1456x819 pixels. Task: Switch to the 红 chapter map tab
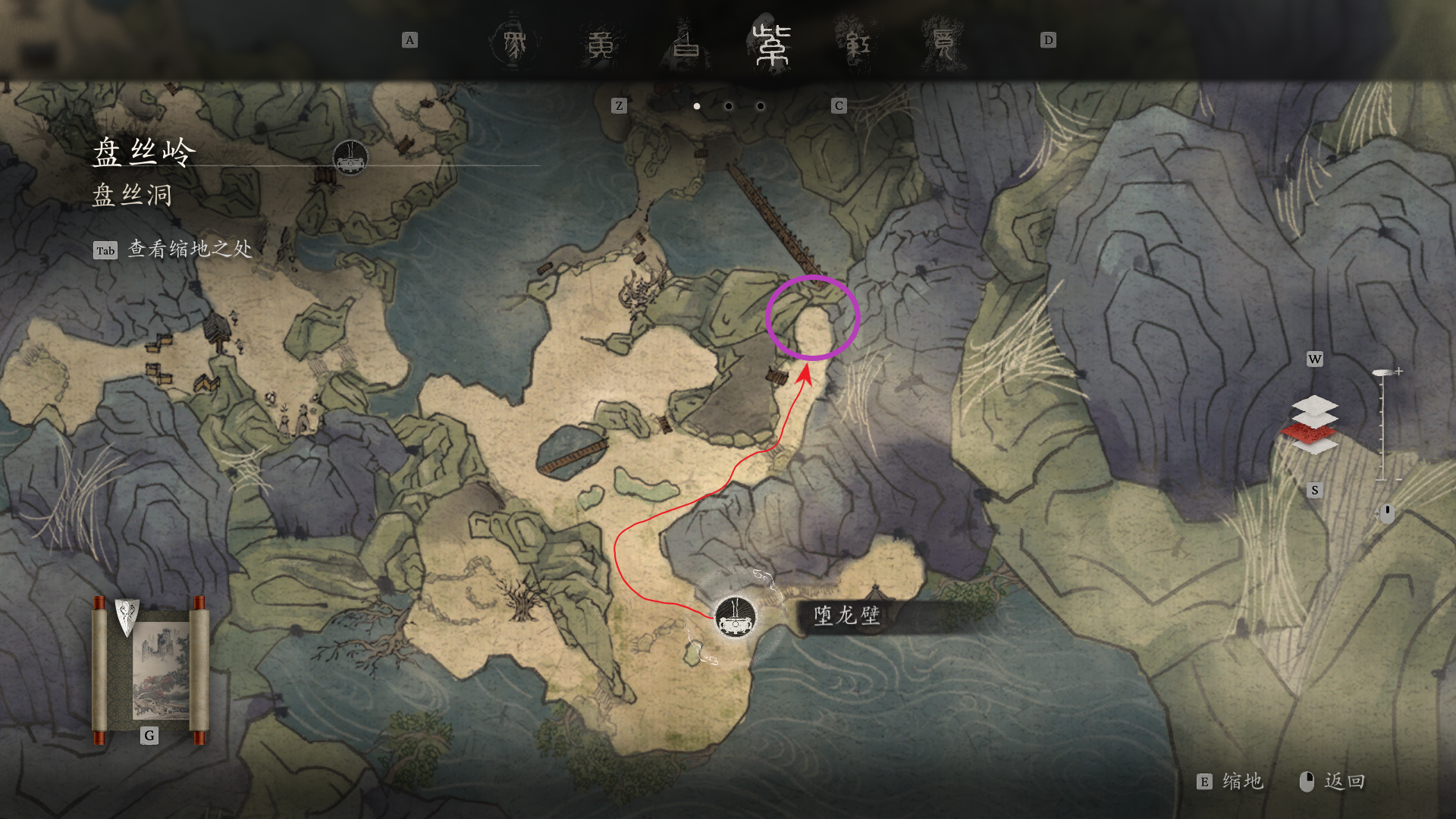(858, 44)
